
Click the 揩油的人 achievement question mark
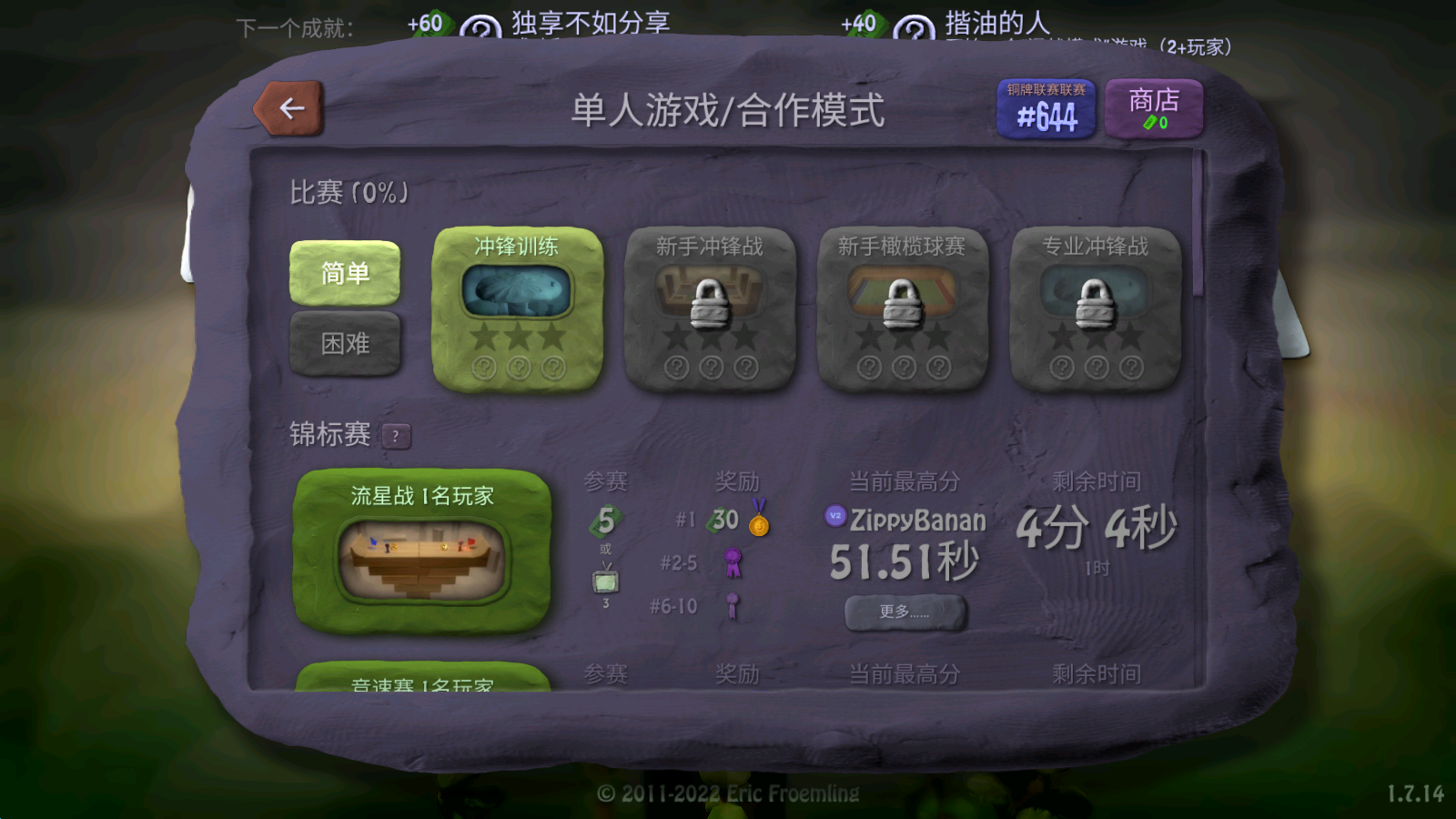tap(913, 28)
